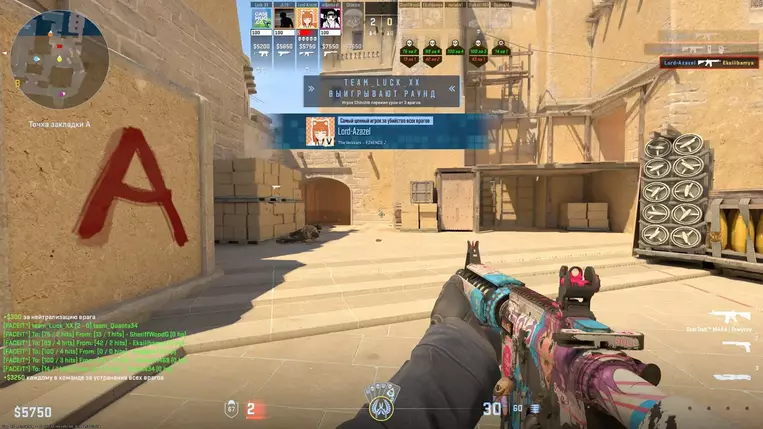Image resolution: width=763 pixels, height=429 pixels.
Task: Click Lord-Azazel's MVP avatar in the banner
Action: point(320,131)
